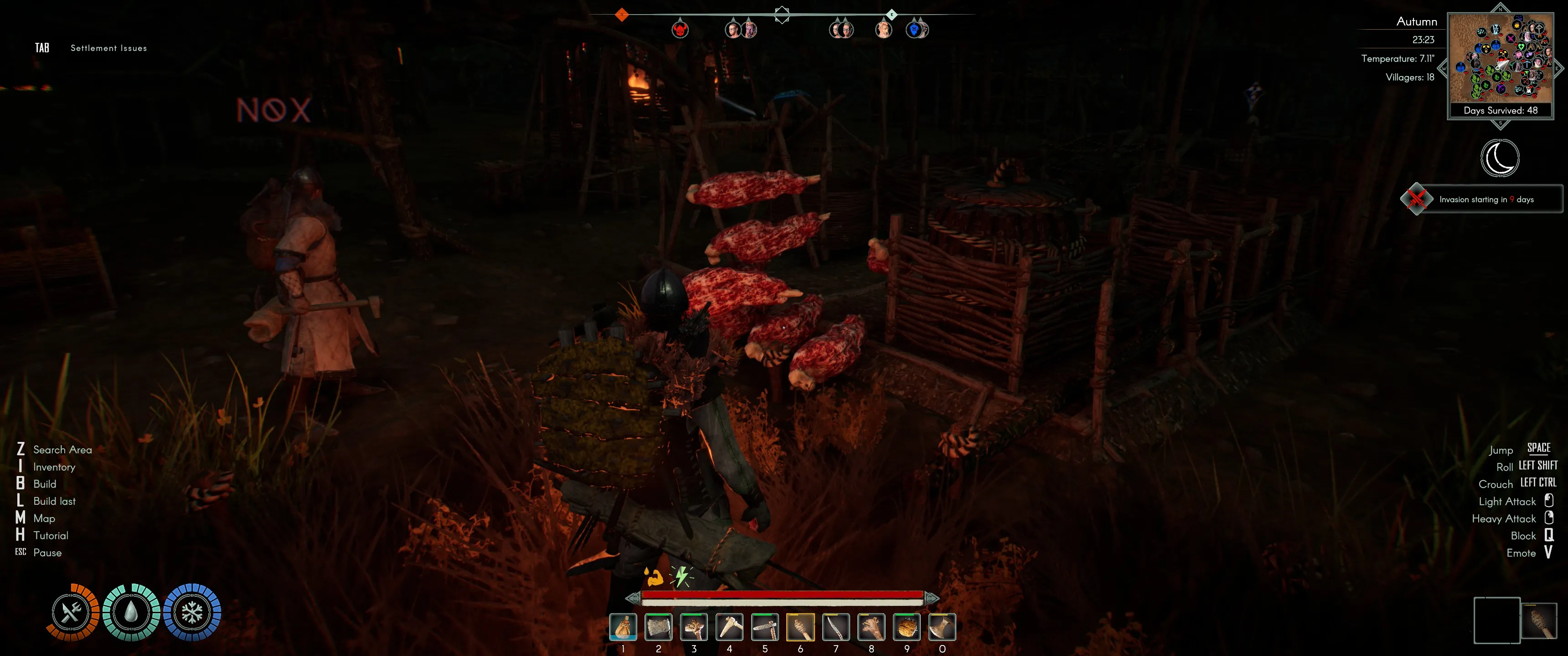Open Settlement Issues panel
The height and width of the screenshot is (656, 1568).
(x=108, y=48)
